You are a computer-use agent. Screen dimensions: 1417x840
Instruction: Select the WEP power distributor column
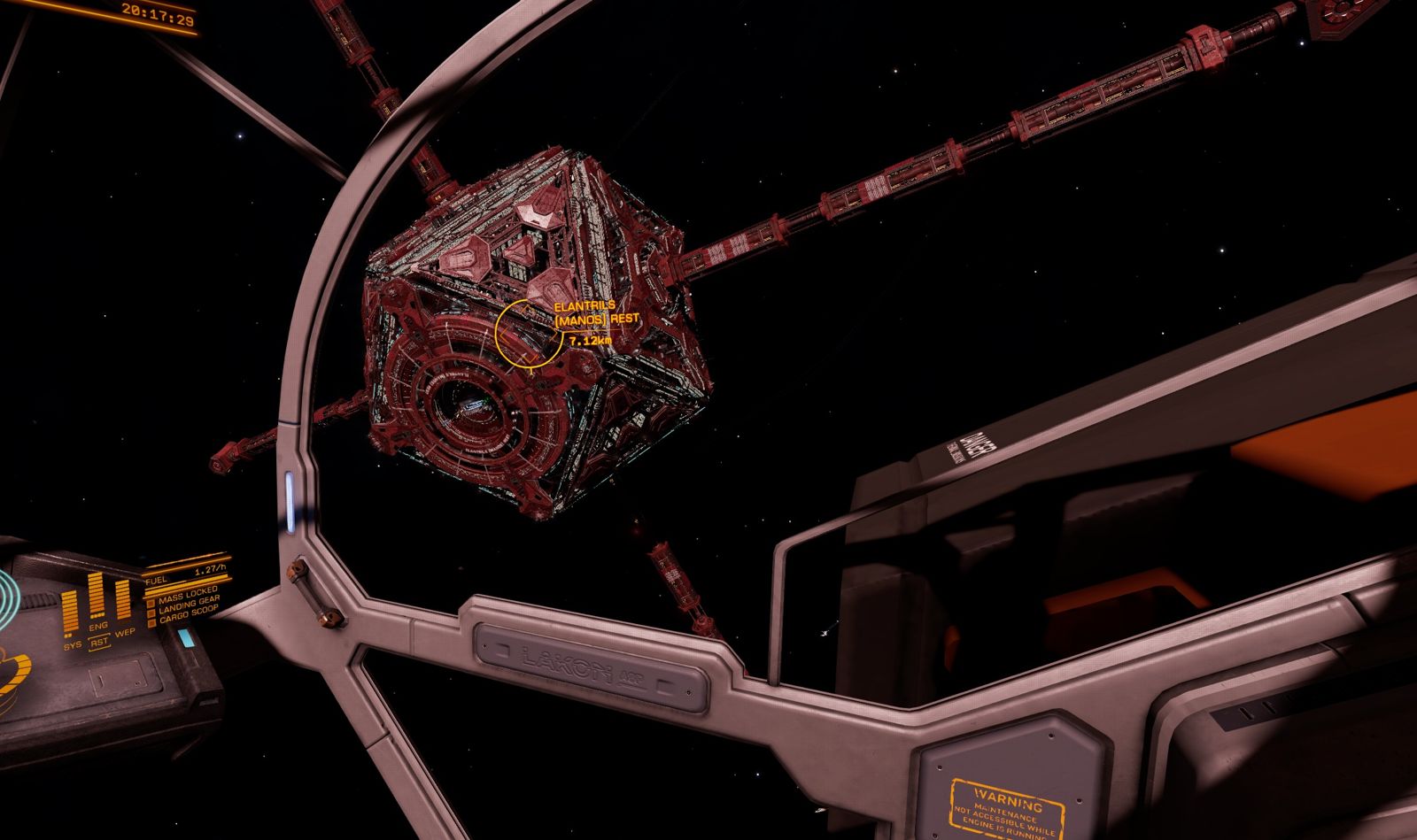coord(123,599)
